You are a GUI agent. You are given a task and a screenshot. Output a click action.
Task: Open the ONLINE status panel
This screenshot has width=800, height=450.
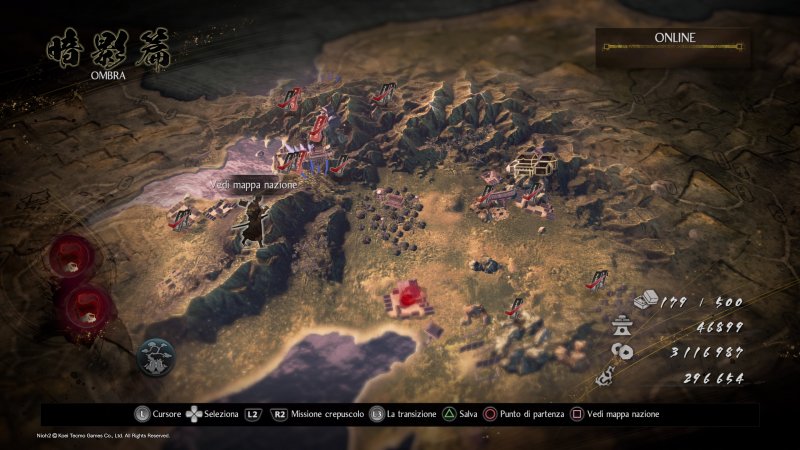pyautogui.click(x=674, y=45)
